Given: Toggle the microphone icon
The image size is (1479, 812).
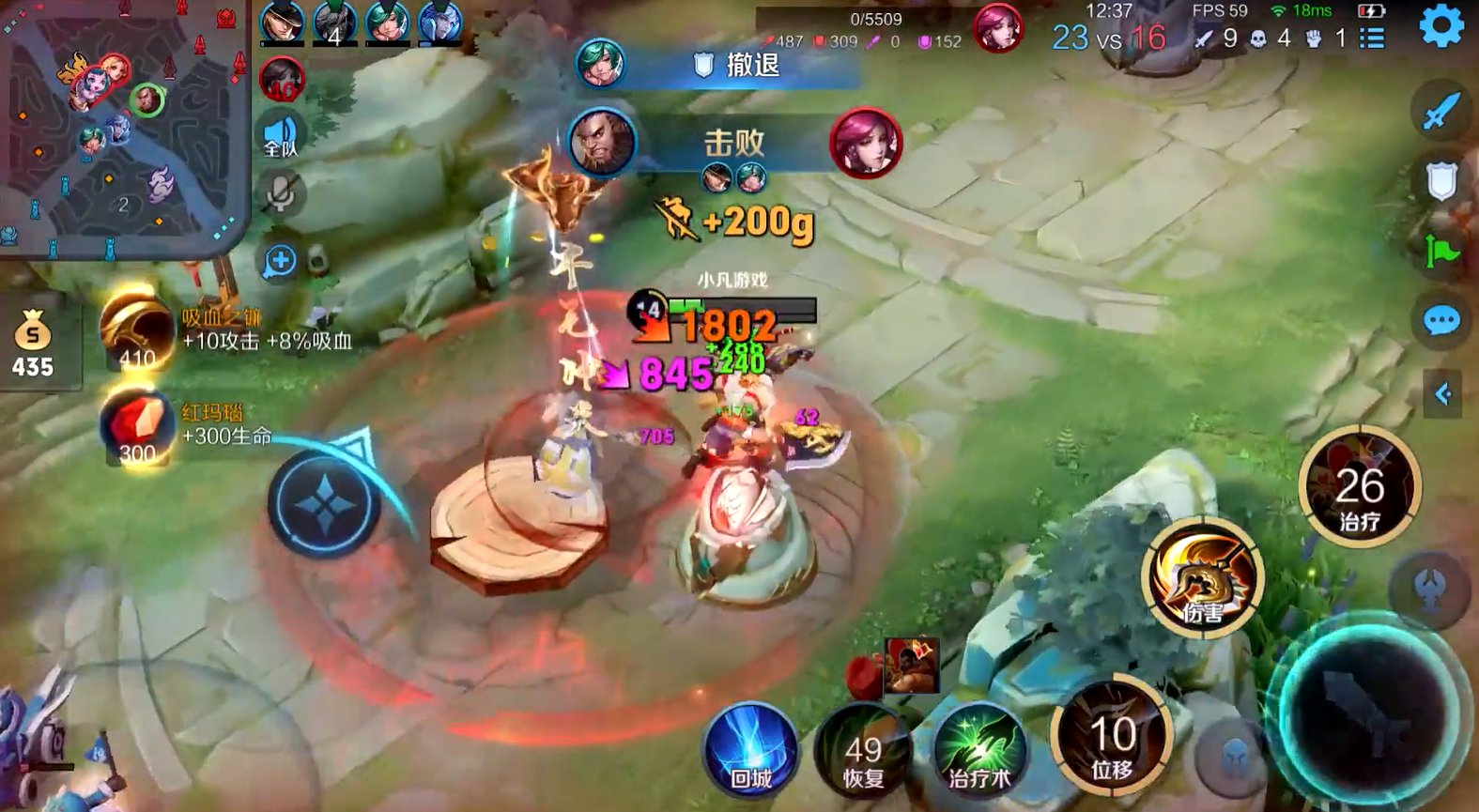Looking at the screenshot, I should pos(280,193).
